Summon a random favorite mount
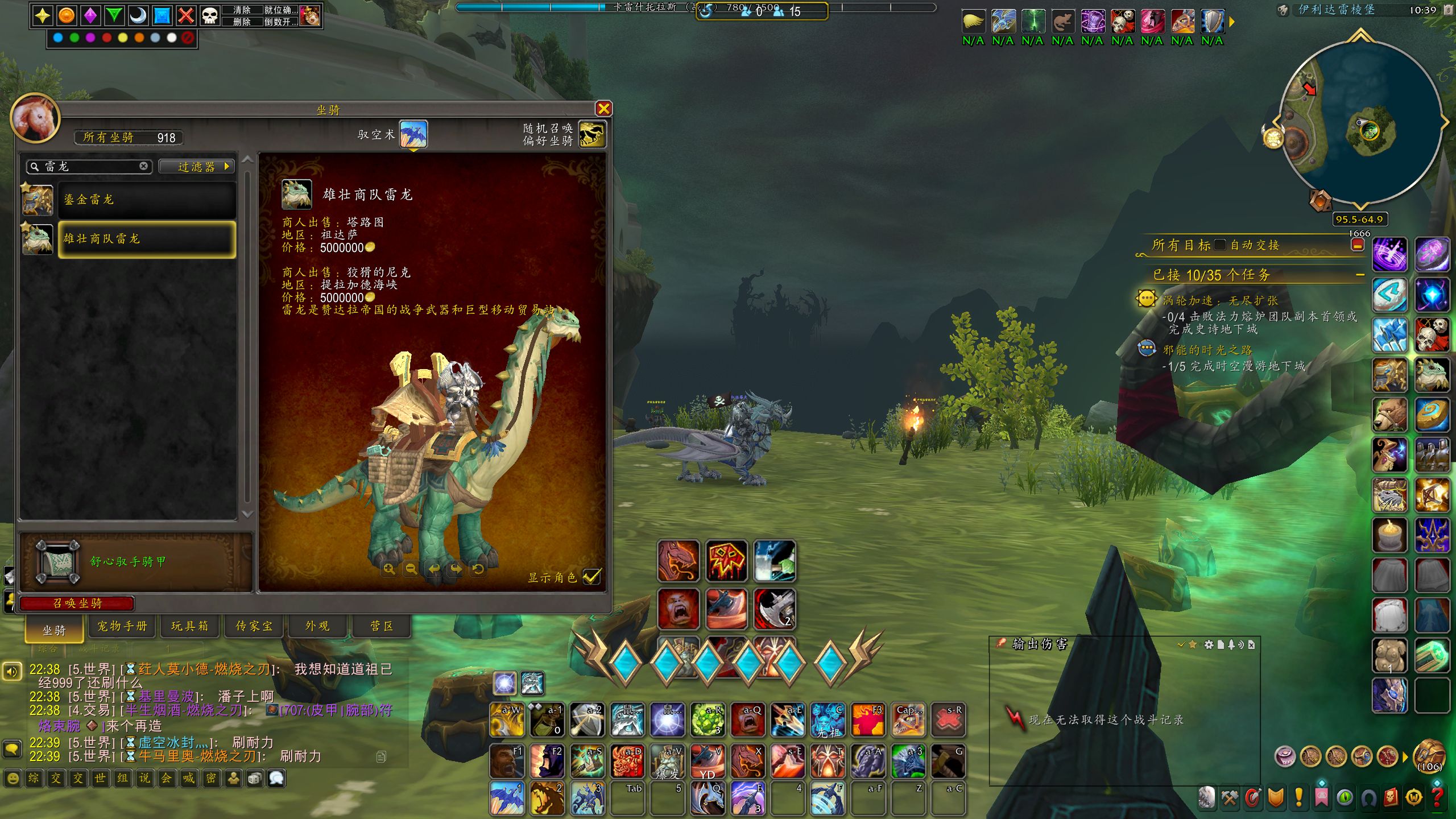The image size is (1456, 819). (592, 134)
